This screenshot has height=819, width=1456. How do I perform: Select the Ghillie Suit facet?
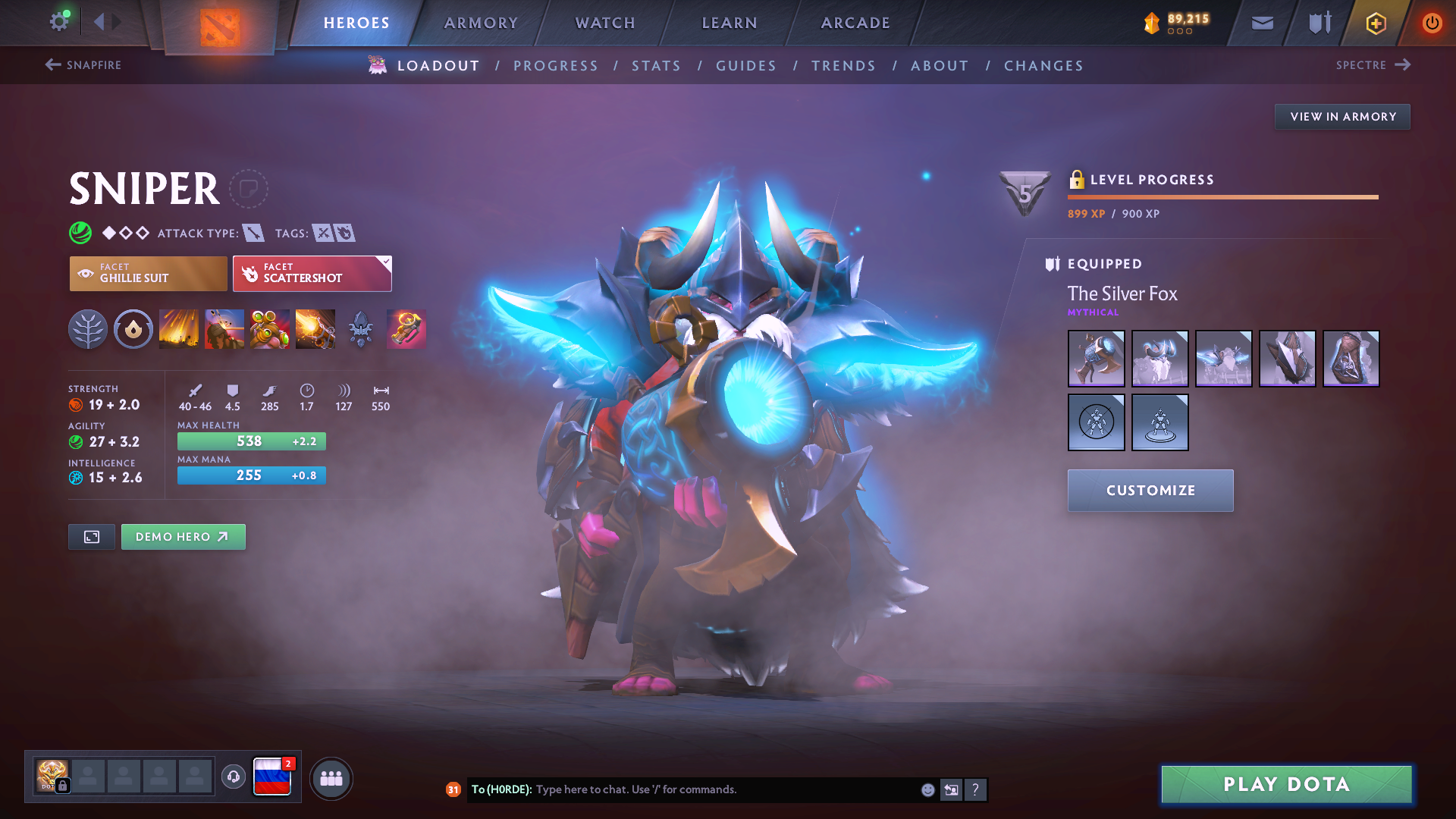click(x=148, y=273)
